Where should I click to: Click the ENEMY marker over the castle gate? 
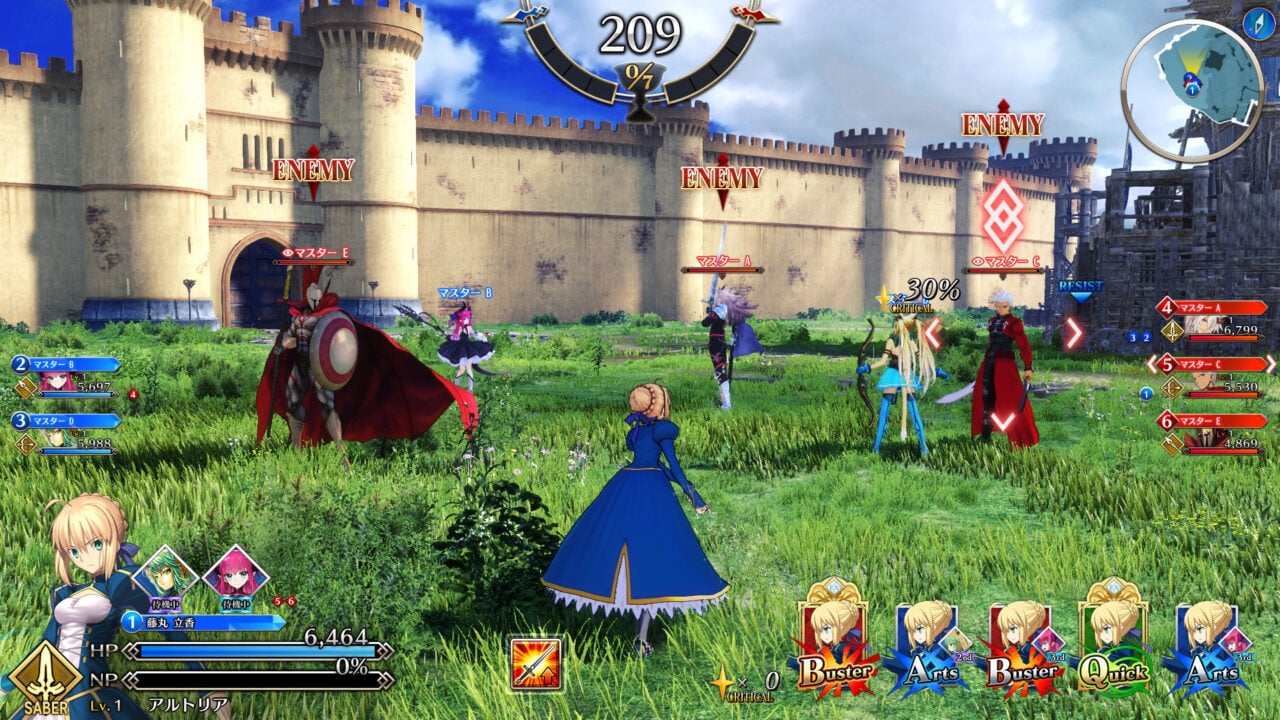[x=315, y=170]
